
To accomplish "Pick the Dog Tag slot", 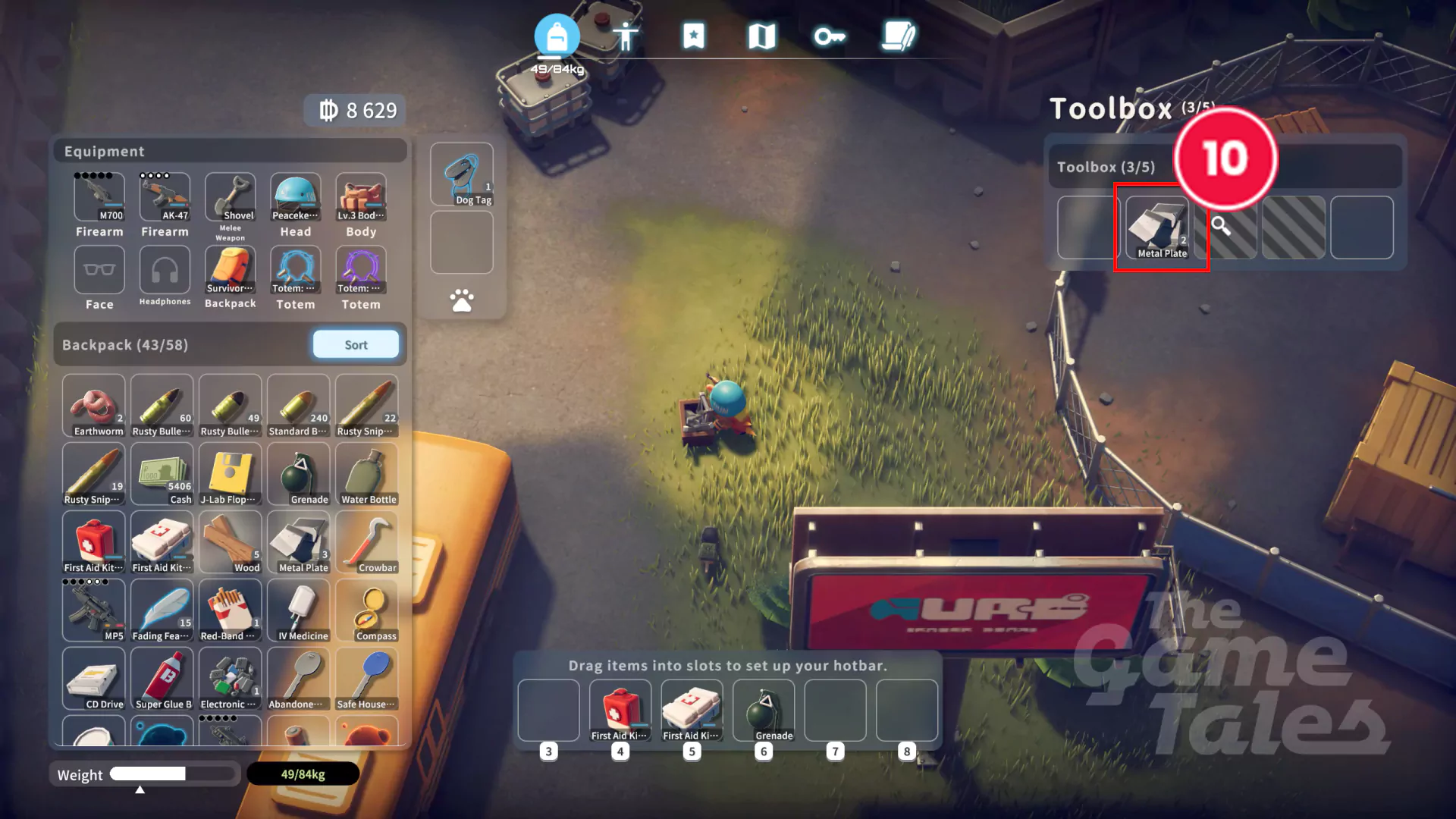I will click(462, 175).
